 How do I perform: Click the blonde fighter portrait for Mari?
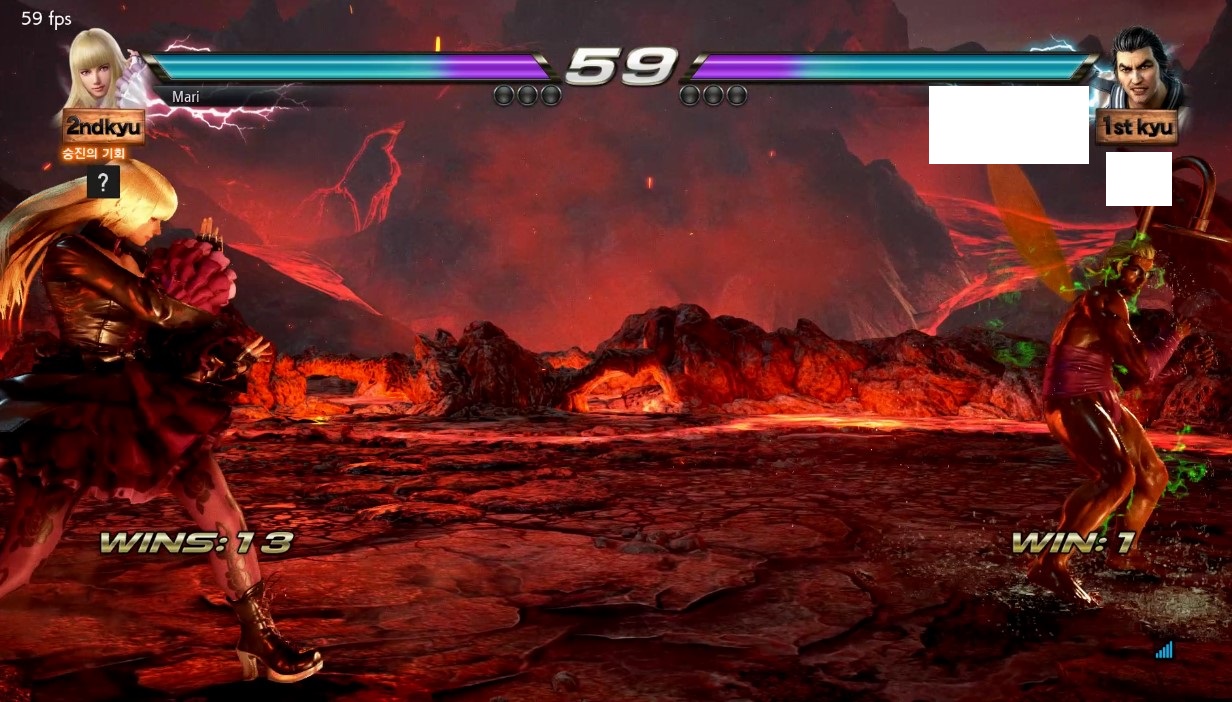pyautogui.click(x=100, y=68)
